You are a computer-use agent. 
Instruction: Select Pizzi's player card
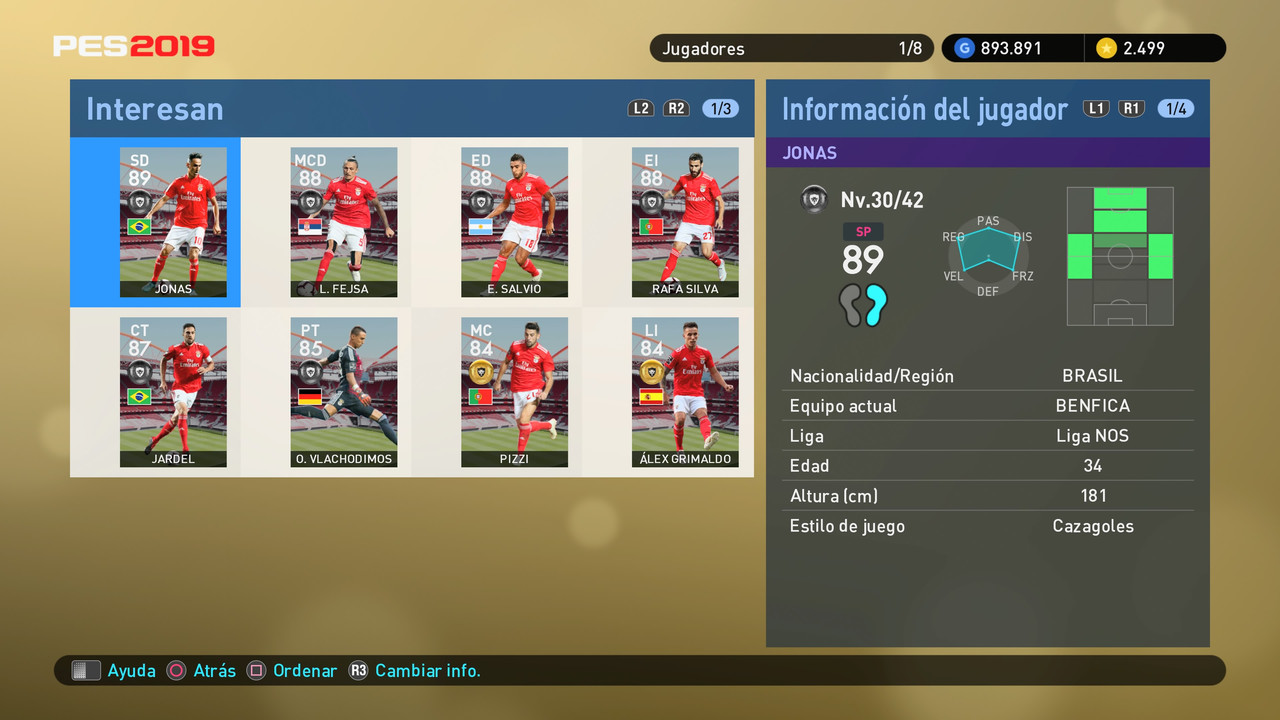coord(515,392)
